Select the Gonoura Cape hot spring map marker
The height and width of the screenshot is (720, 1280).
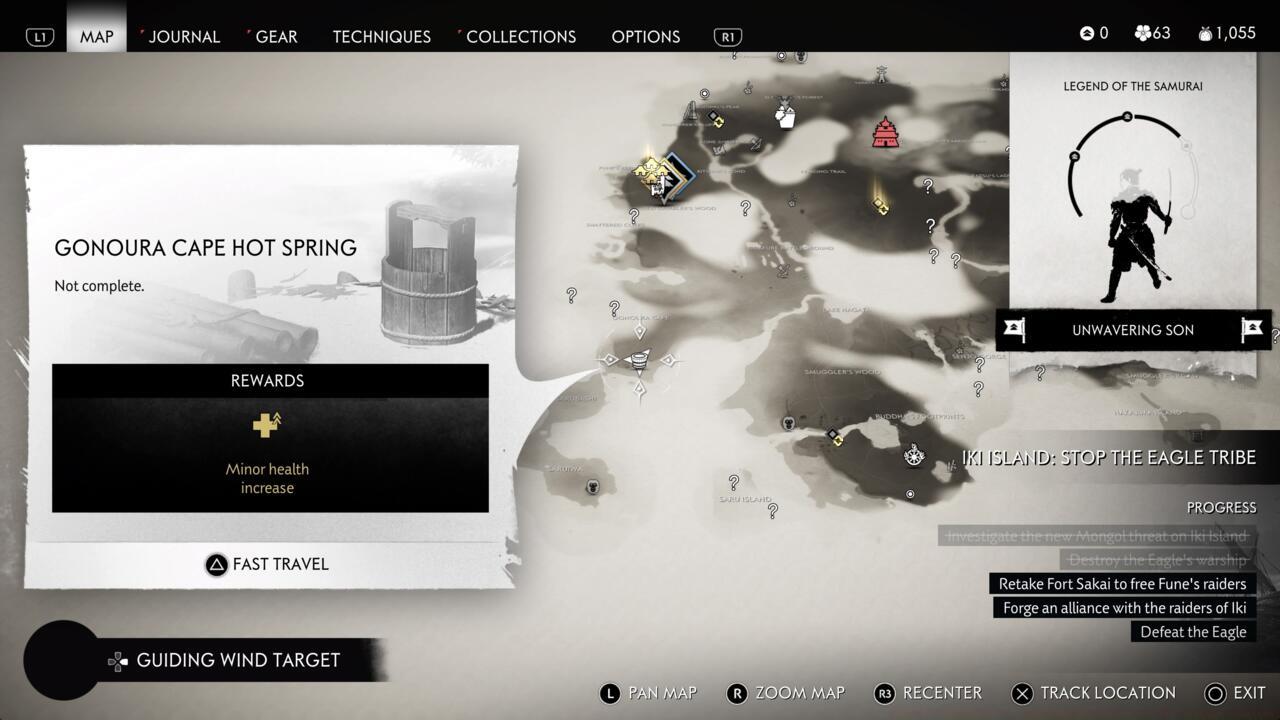pyautogui.click(x=638, y=360)
